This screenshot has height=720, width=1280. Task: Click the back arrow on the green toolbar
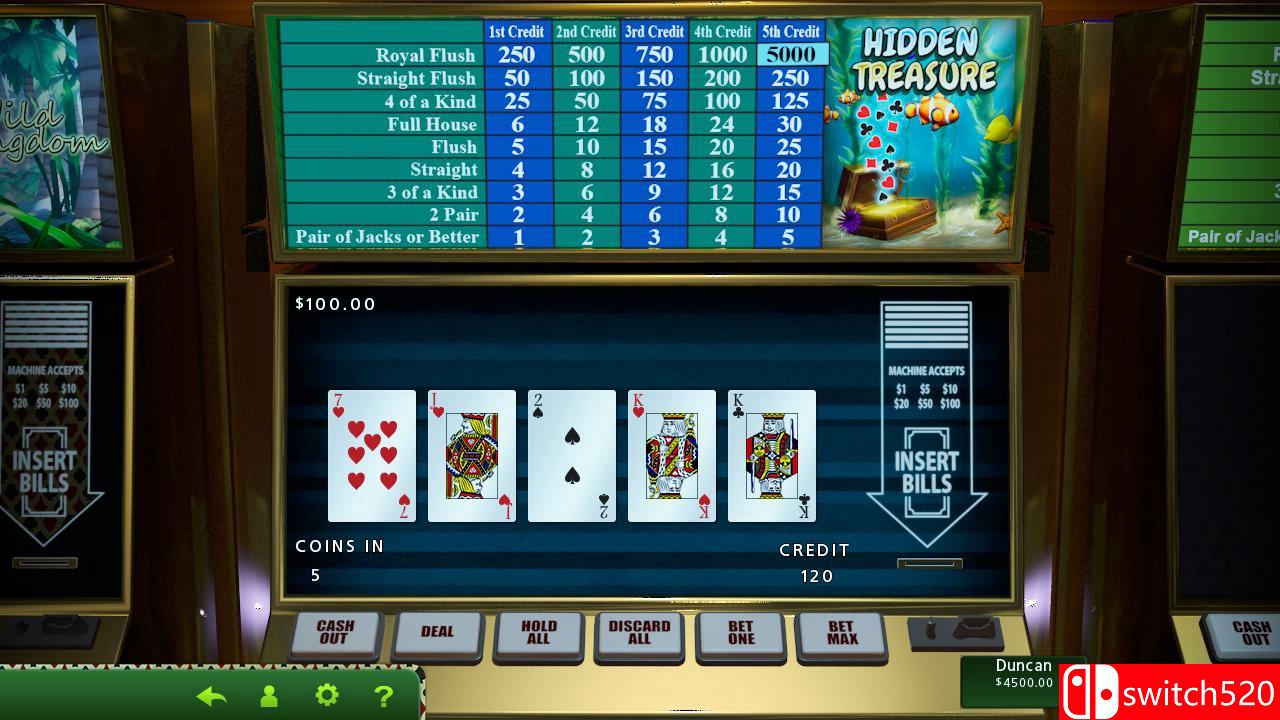click(x=211, y=694)
